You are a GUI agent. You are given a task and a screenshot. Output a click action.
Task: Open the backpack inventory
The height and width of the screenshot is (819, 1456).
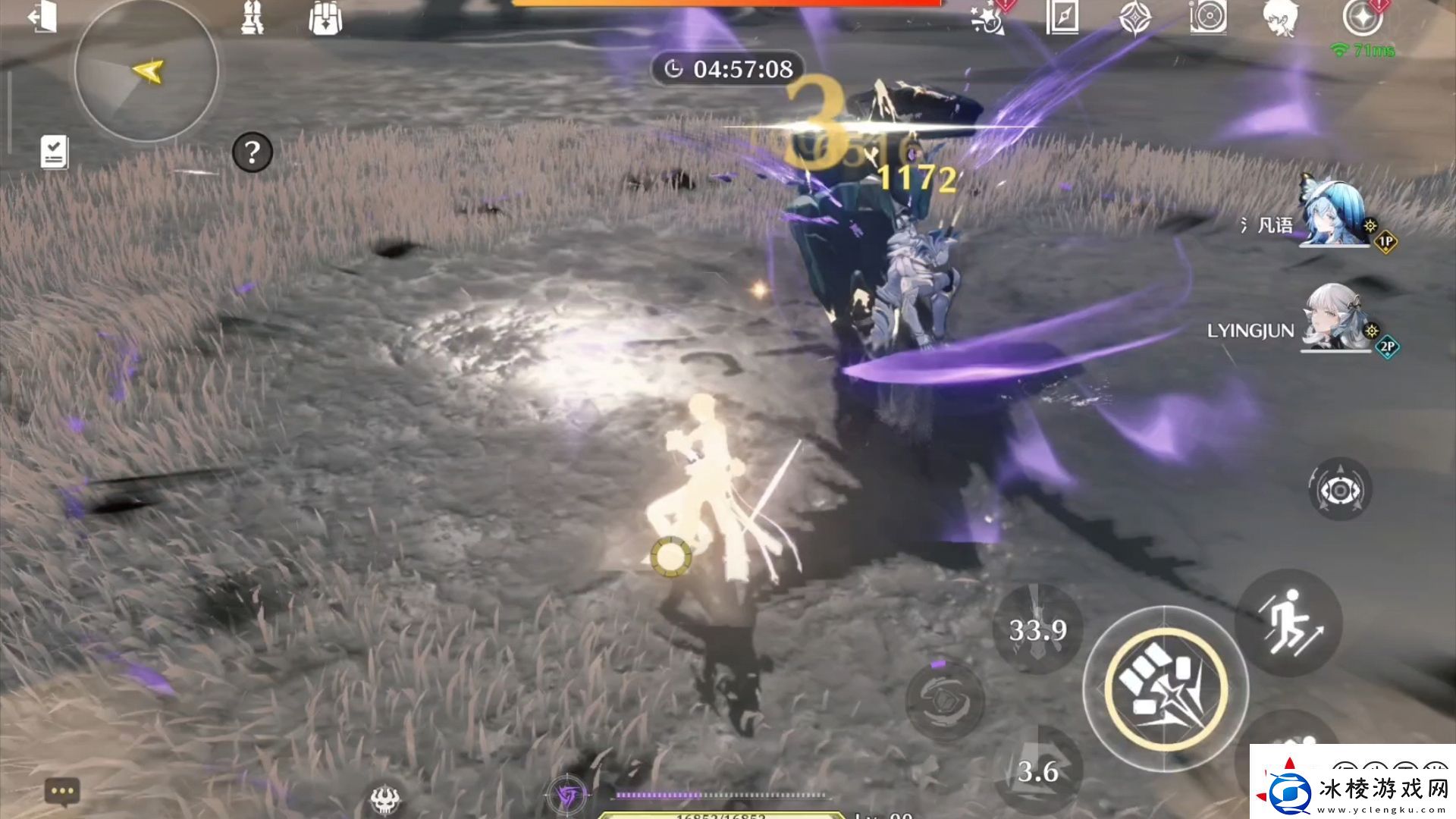[x=325, y=18]
